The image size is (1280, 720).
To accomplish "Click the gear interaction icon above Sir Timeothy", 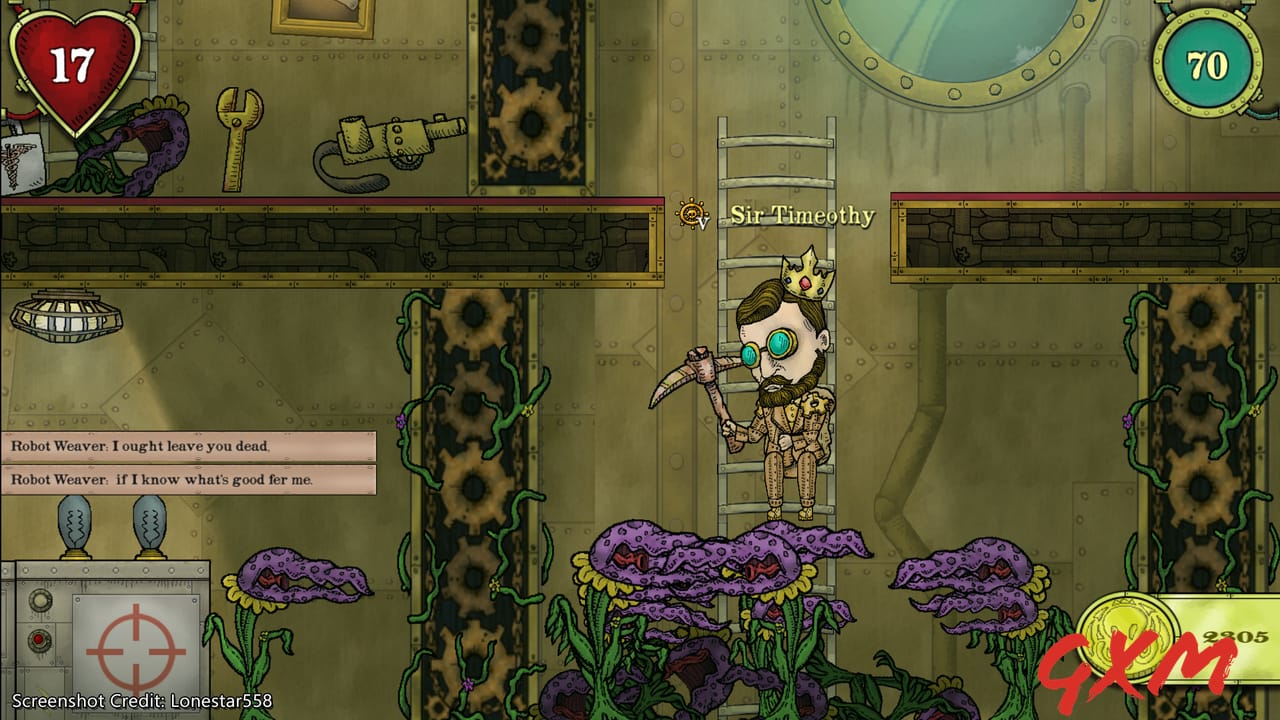I will 690,211.
